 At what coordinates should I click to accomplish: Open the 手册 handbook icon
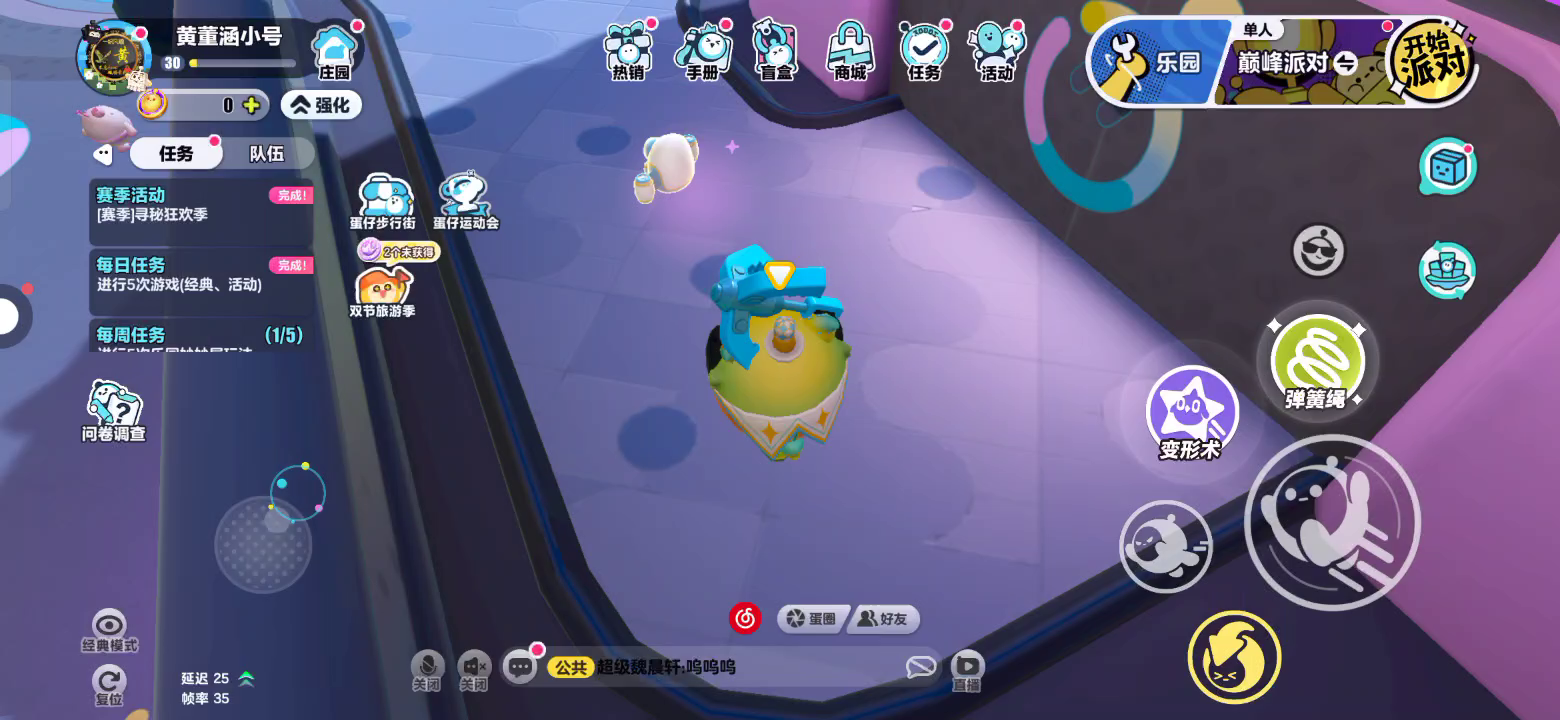pos(703,50)
